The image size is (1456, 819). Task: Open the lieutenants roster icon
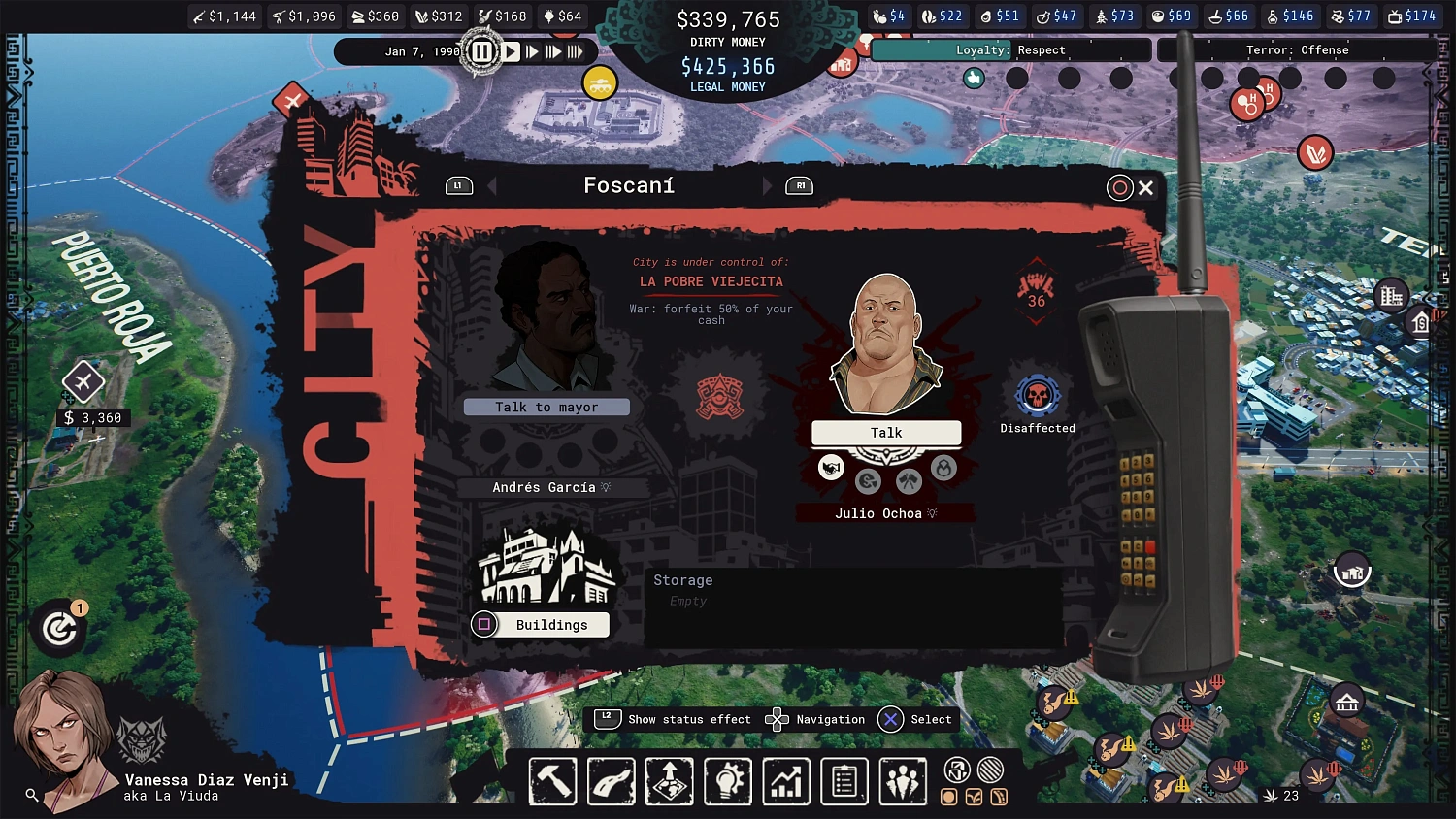pos(903,781)
